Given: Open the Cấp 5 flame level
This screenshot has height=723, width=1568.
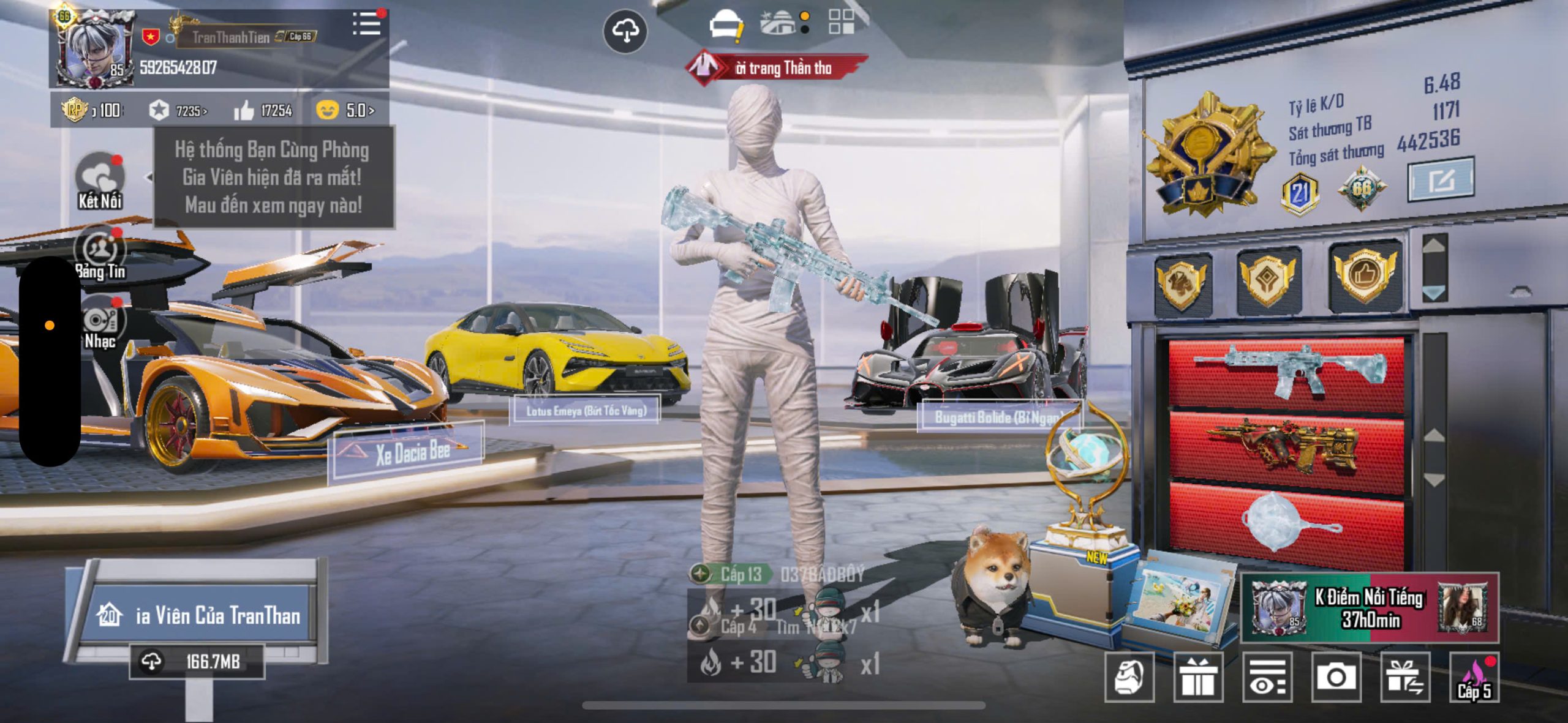Looking at the screenshot, I should tap(1474, 678).
